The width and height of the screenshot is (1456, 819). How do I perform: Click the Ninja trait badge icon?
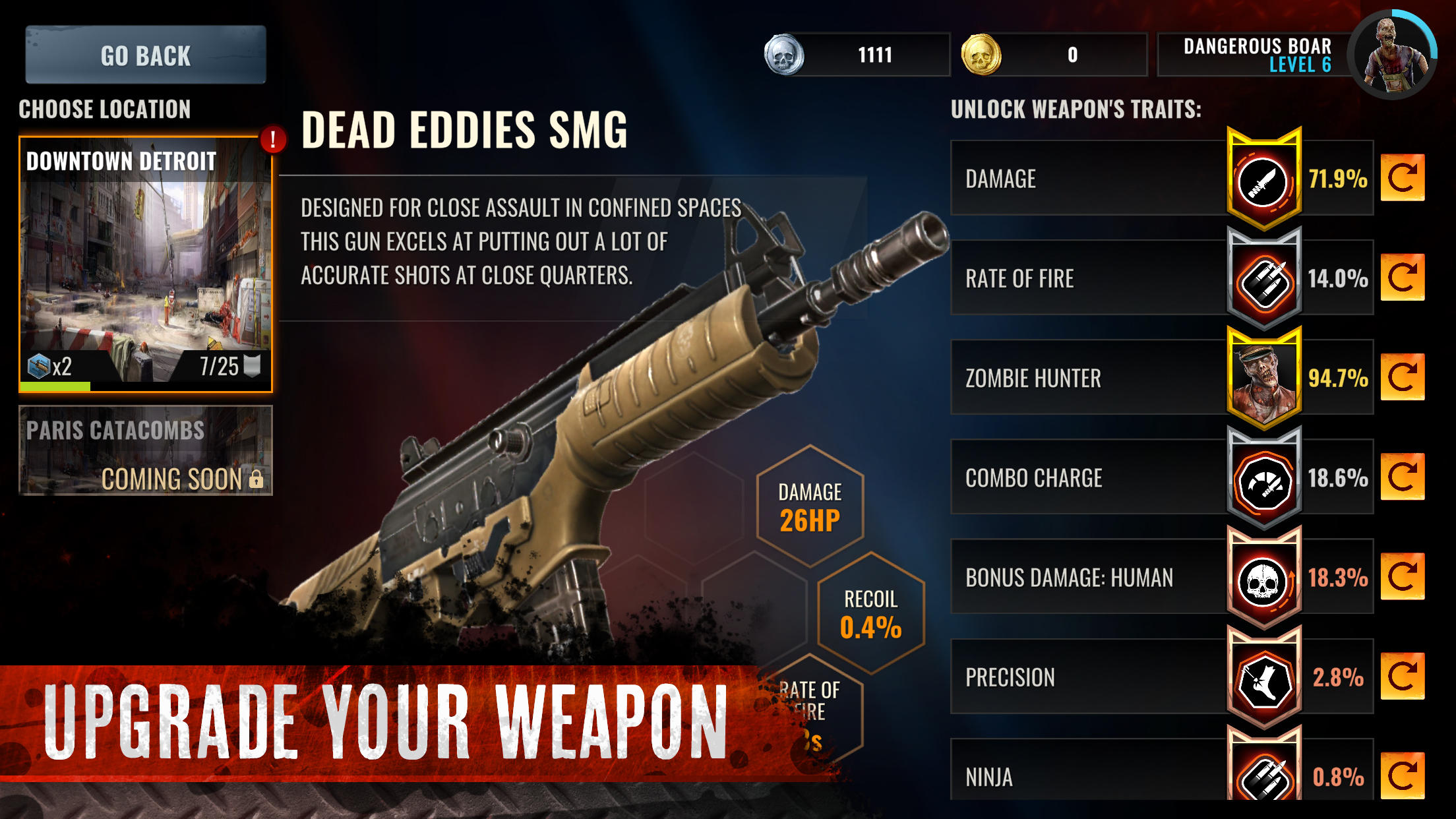pyautogui.click(x=1265, y=775)
